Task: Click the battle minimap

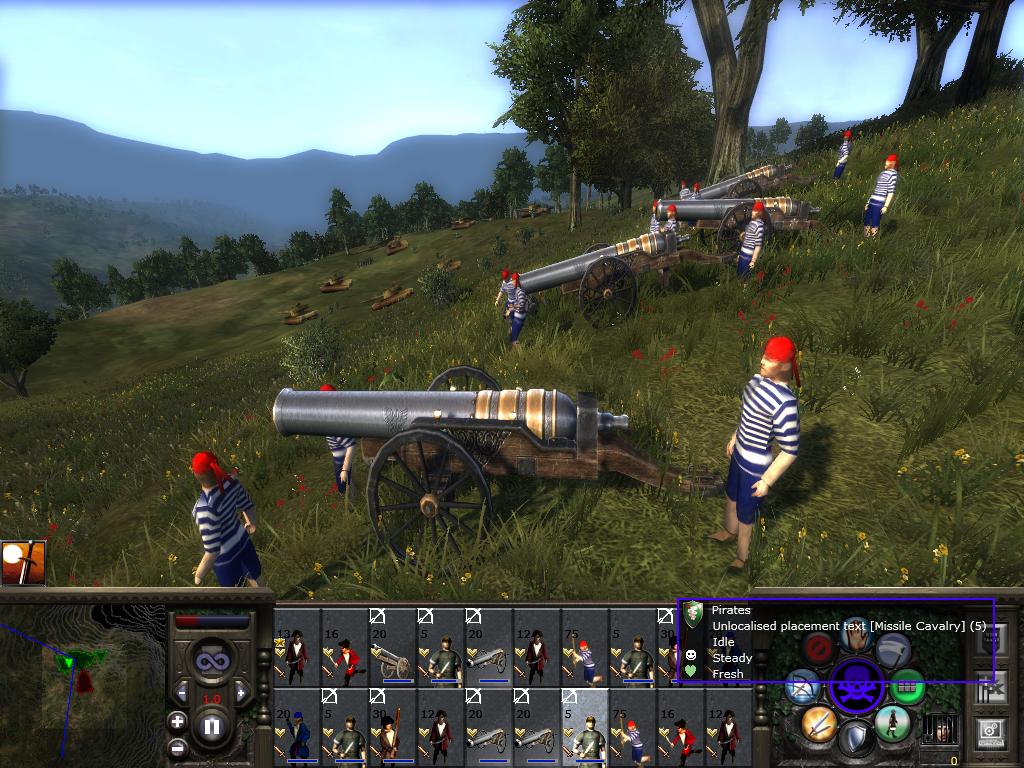Action: 80,680
